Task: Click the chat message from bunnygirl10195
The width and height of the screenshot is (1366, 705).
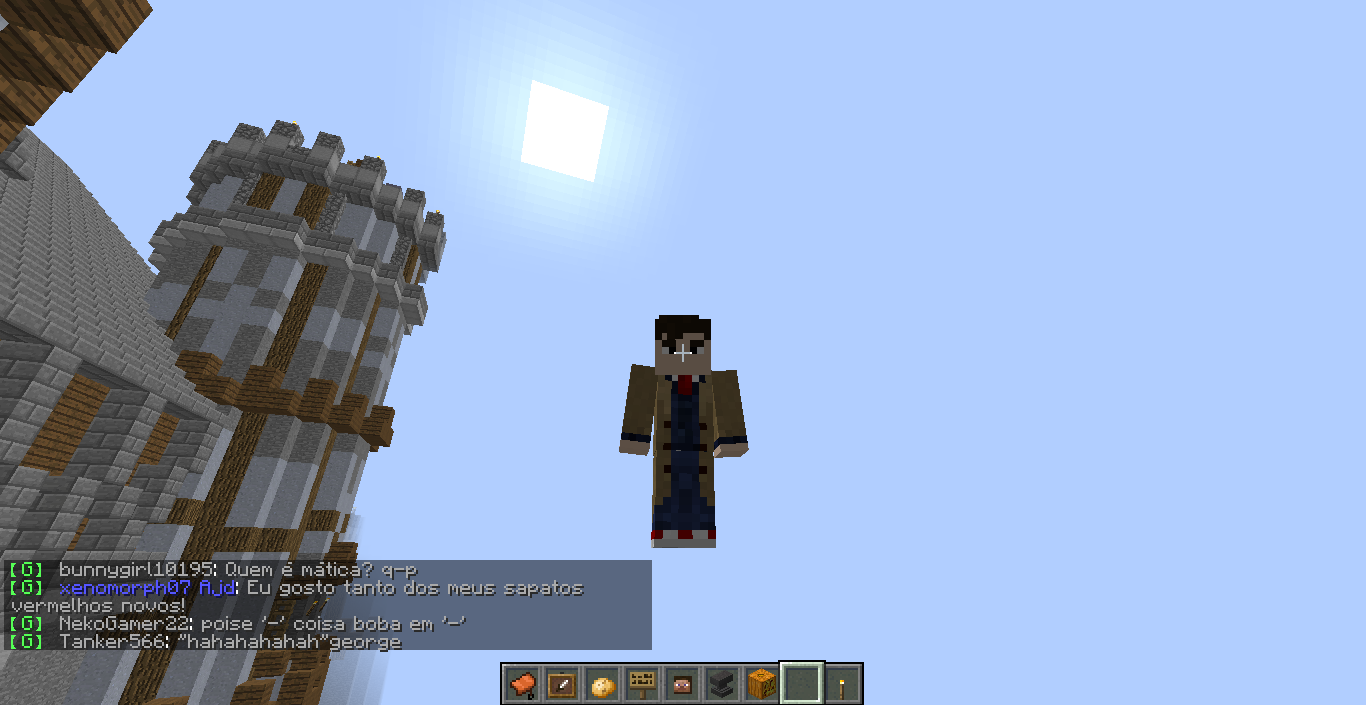Action: (x=237, y=570)
